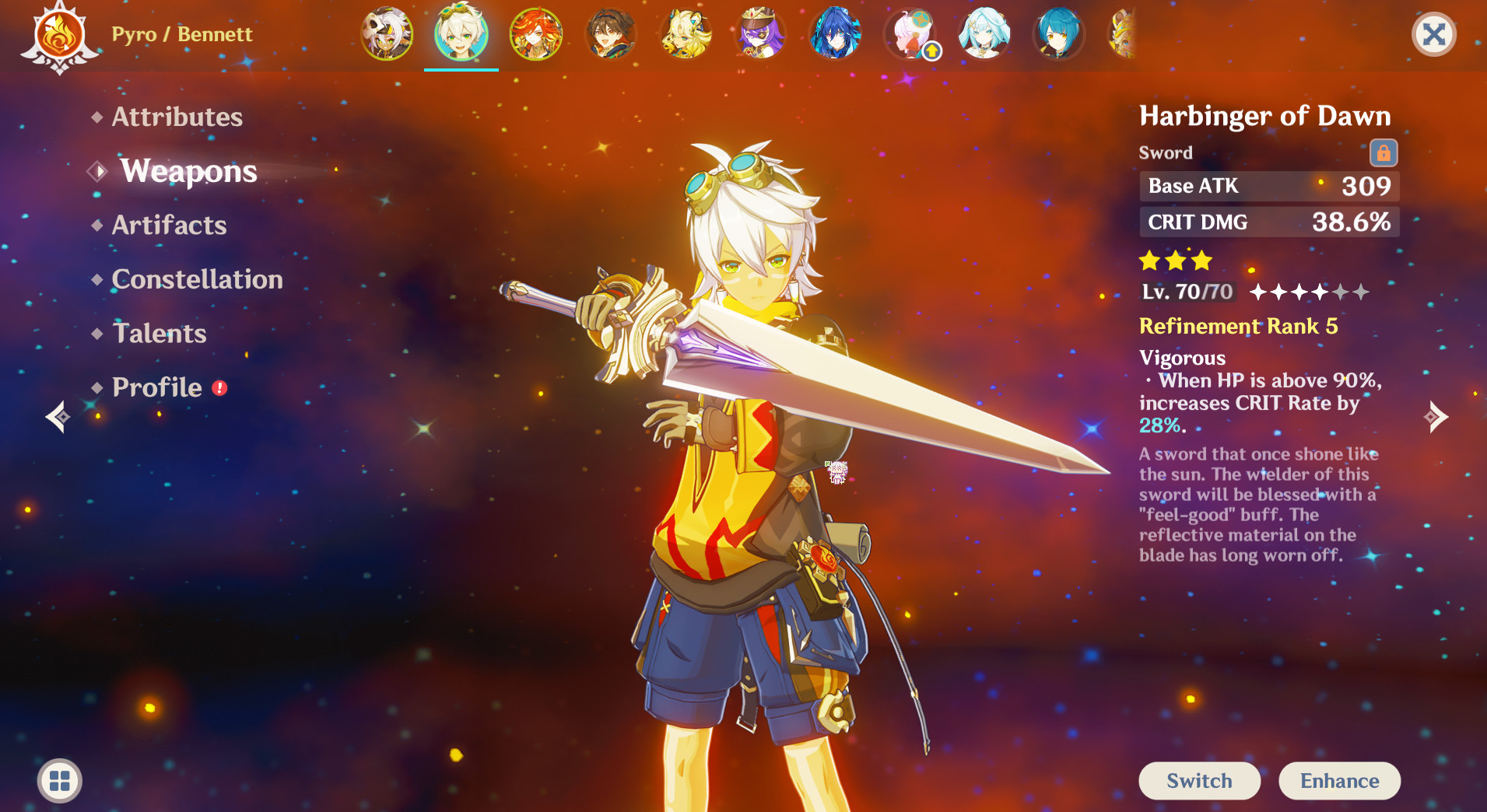Viewport: 1487px width, 812px height.
Task: Open the Attributes section
Action: [177, 117]
